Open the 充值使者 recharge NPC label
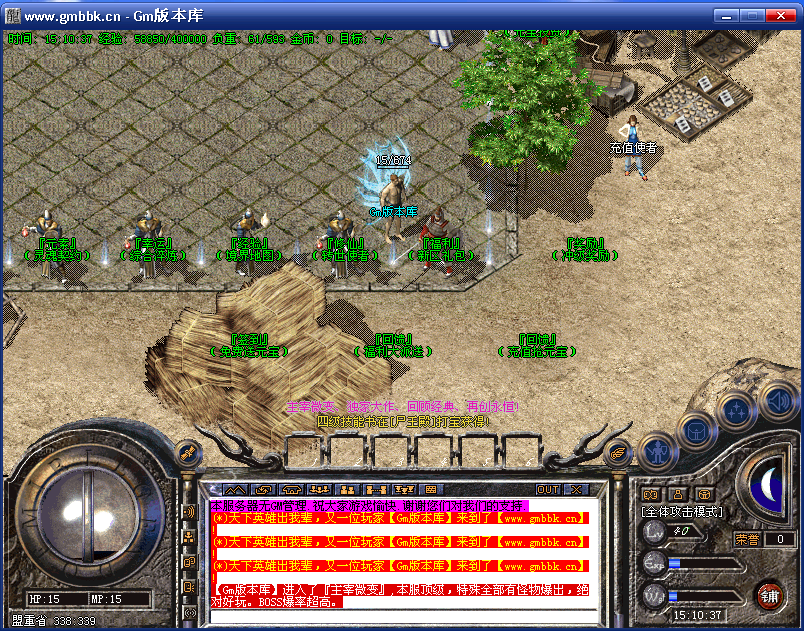Viewport: 804px width, 631px height. pos(633,148)
